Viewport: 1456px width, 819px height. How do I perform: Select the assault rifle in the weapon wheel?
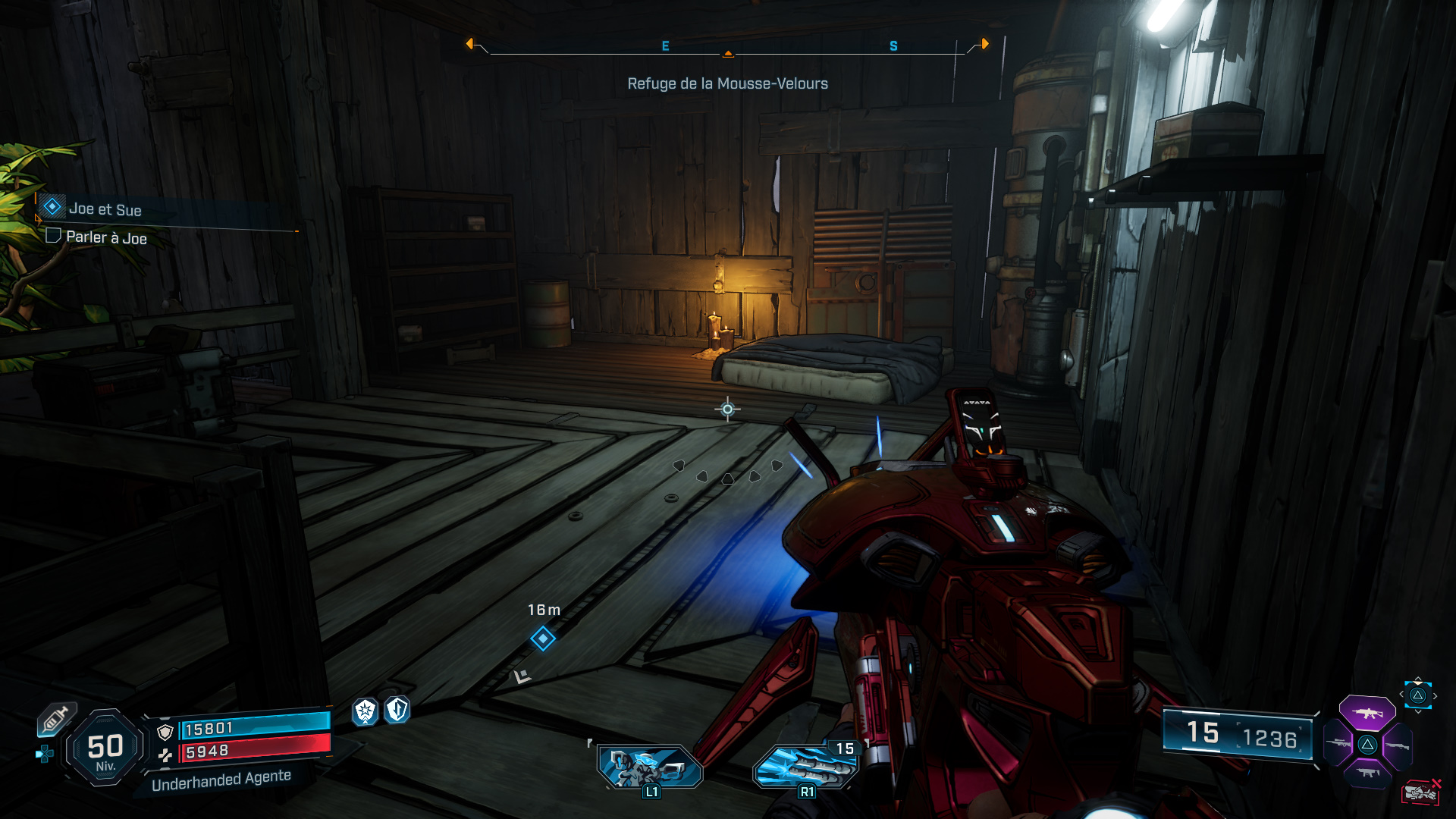tap(1367, 713)
